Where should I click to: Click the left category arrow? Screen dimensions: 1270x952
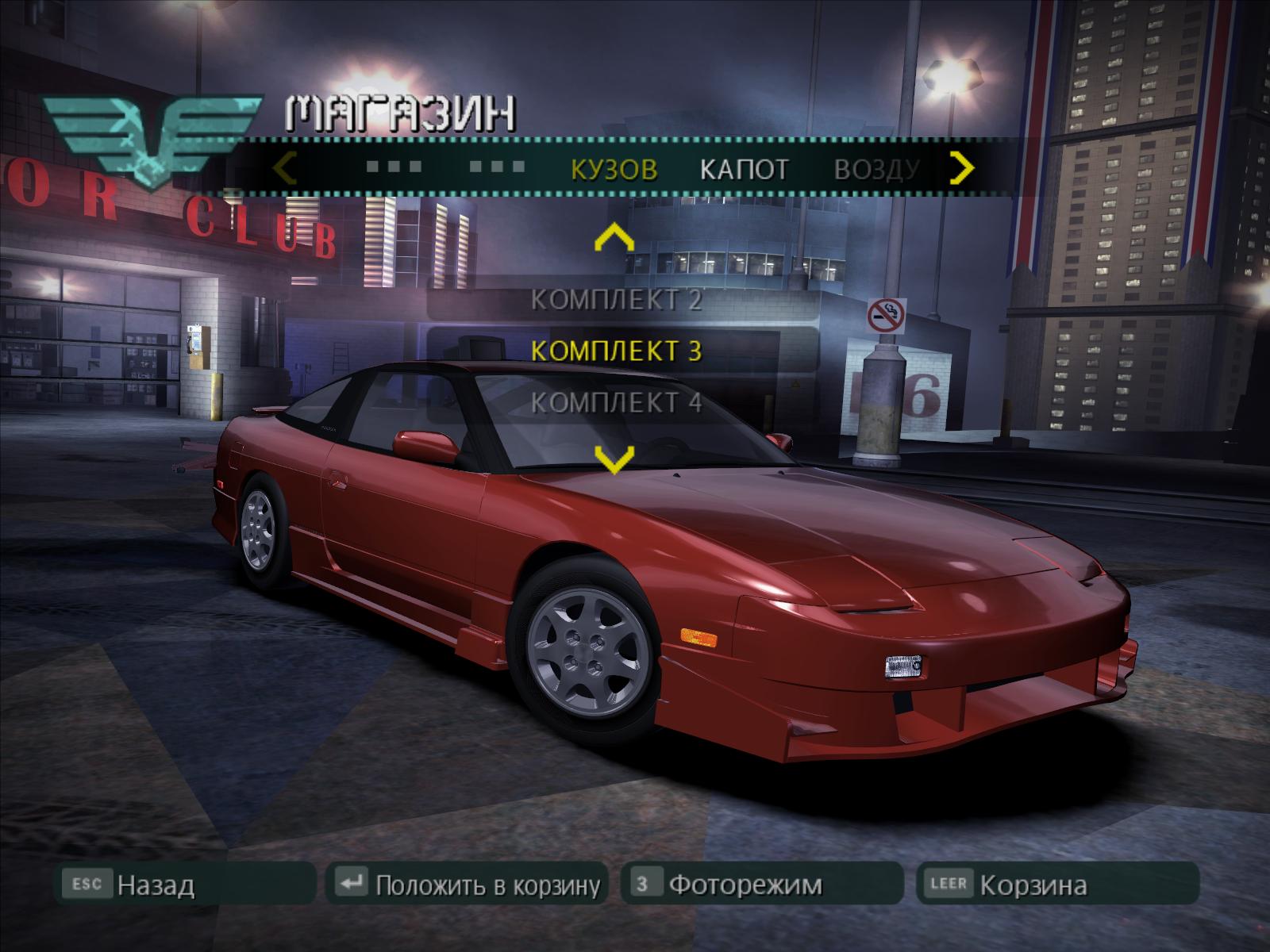pos(286,168)
